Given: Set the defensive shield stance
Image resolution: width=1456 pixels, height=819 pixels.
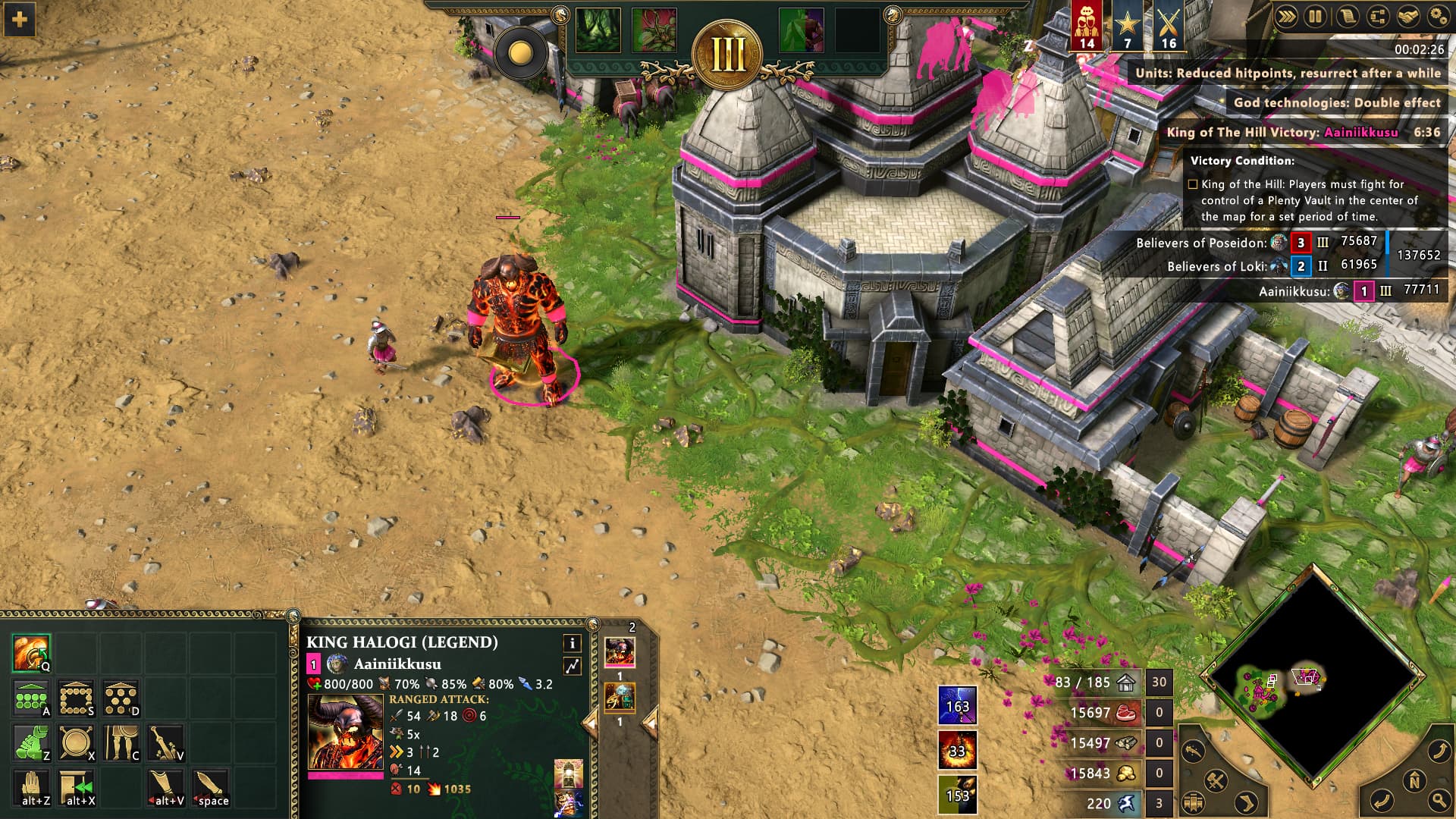Looking at the screenshot, I should coord(76,742).
